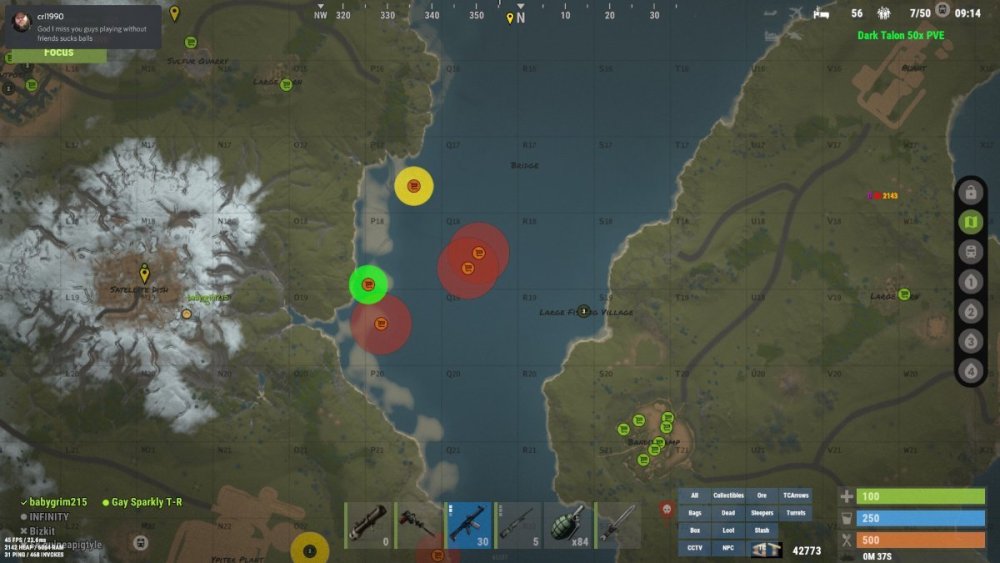Show NPC markers with the NPC filter
The image size is (1000, 563).
tap(728, 548)
